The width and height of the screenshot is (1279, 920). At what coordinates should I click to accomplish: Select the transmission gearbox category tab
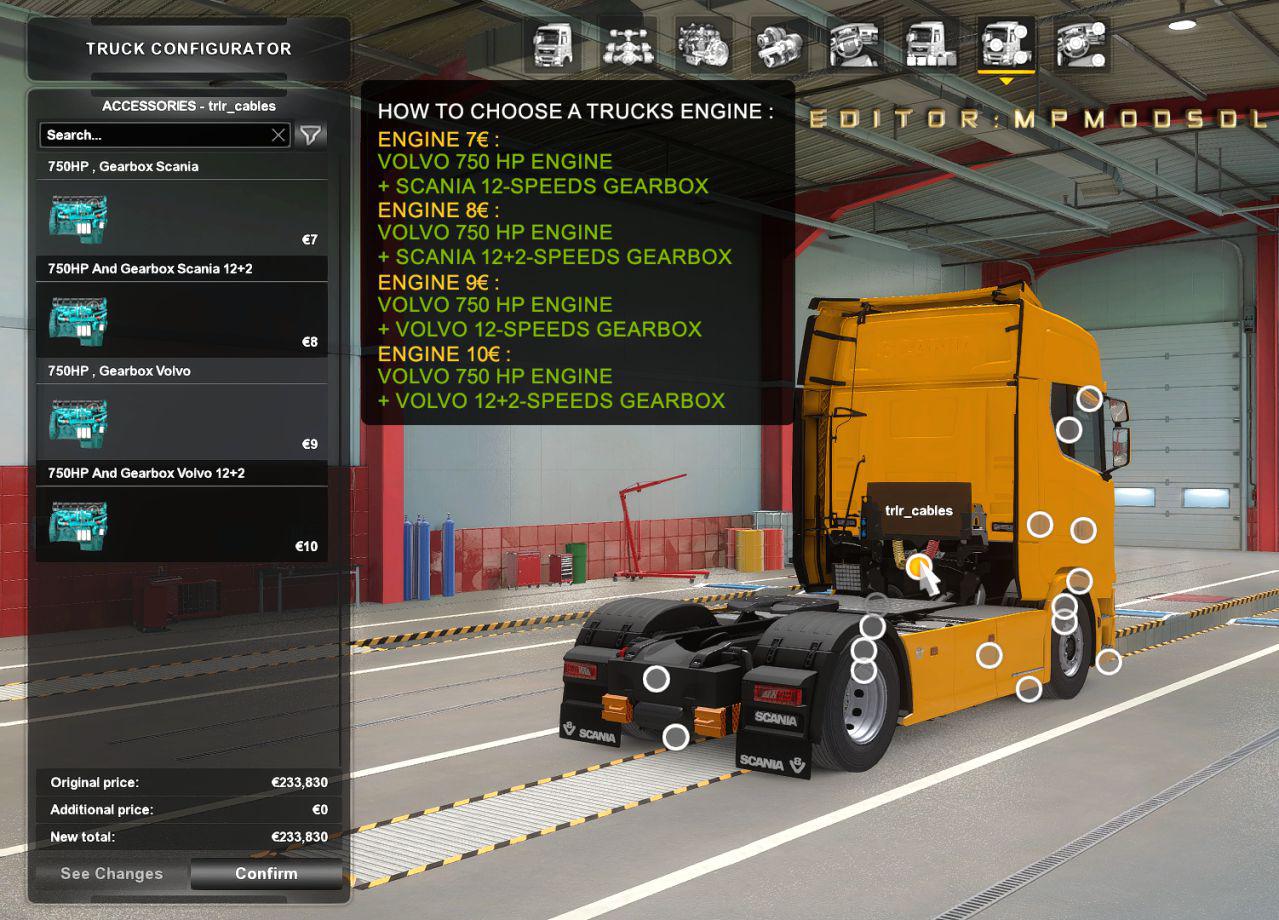click(x=779, y=45)
